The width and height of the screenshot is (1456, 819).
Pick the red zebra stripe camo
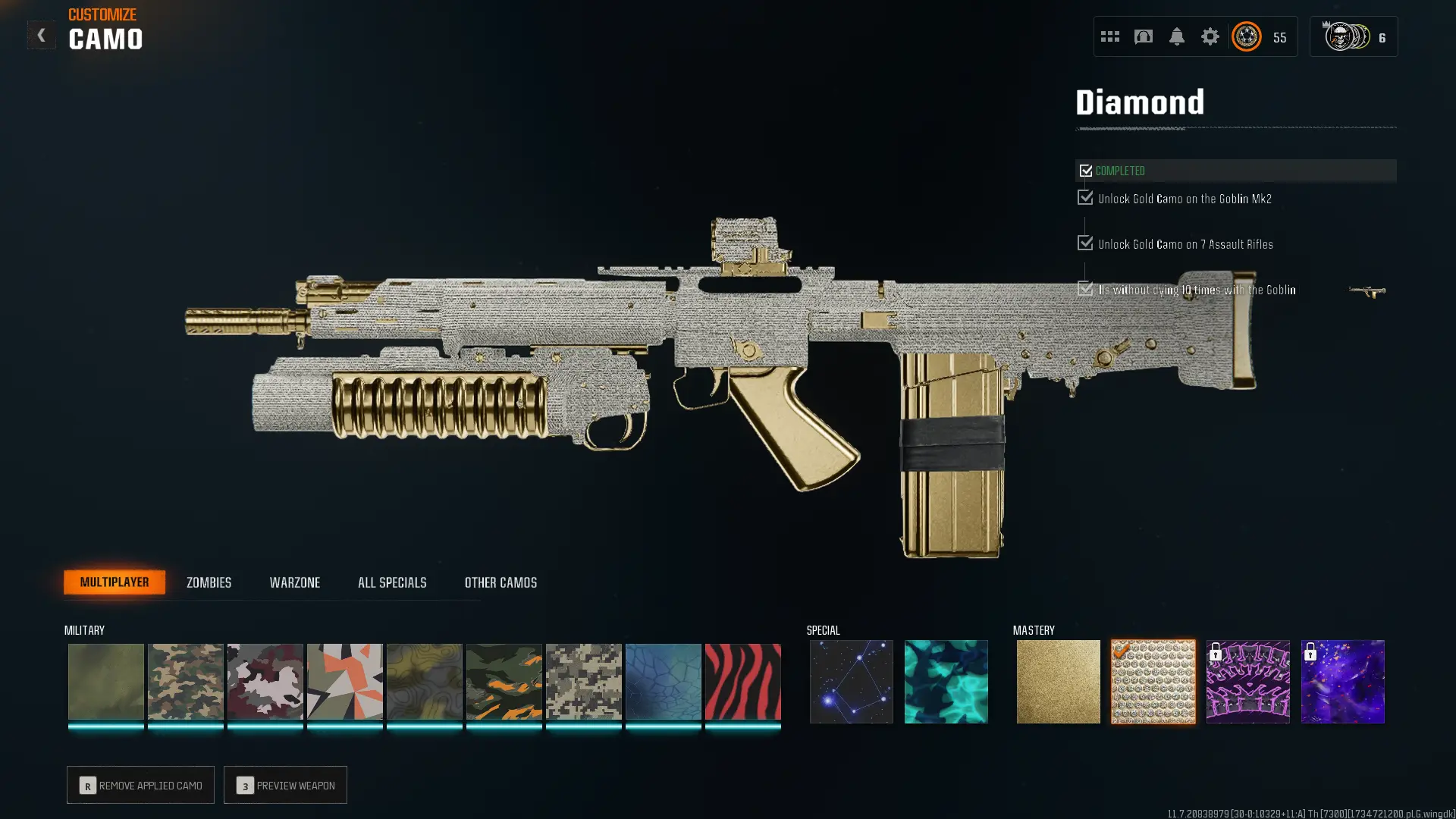tap(742, 681)
